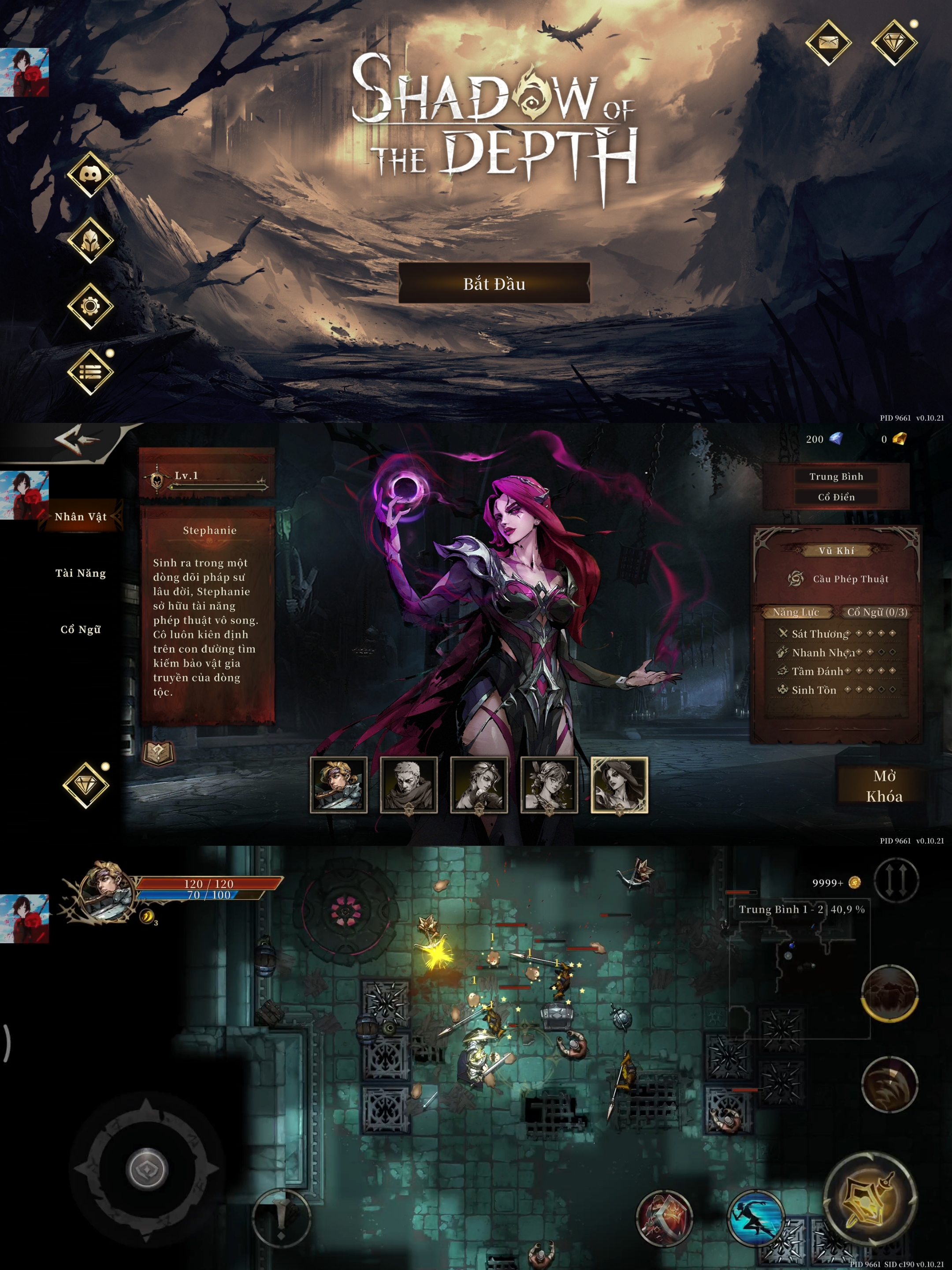Image resolution: width=952 pixels, height=1270 pixels.
Task: Select the Nhân Vật tab
Action: [80, 517]
